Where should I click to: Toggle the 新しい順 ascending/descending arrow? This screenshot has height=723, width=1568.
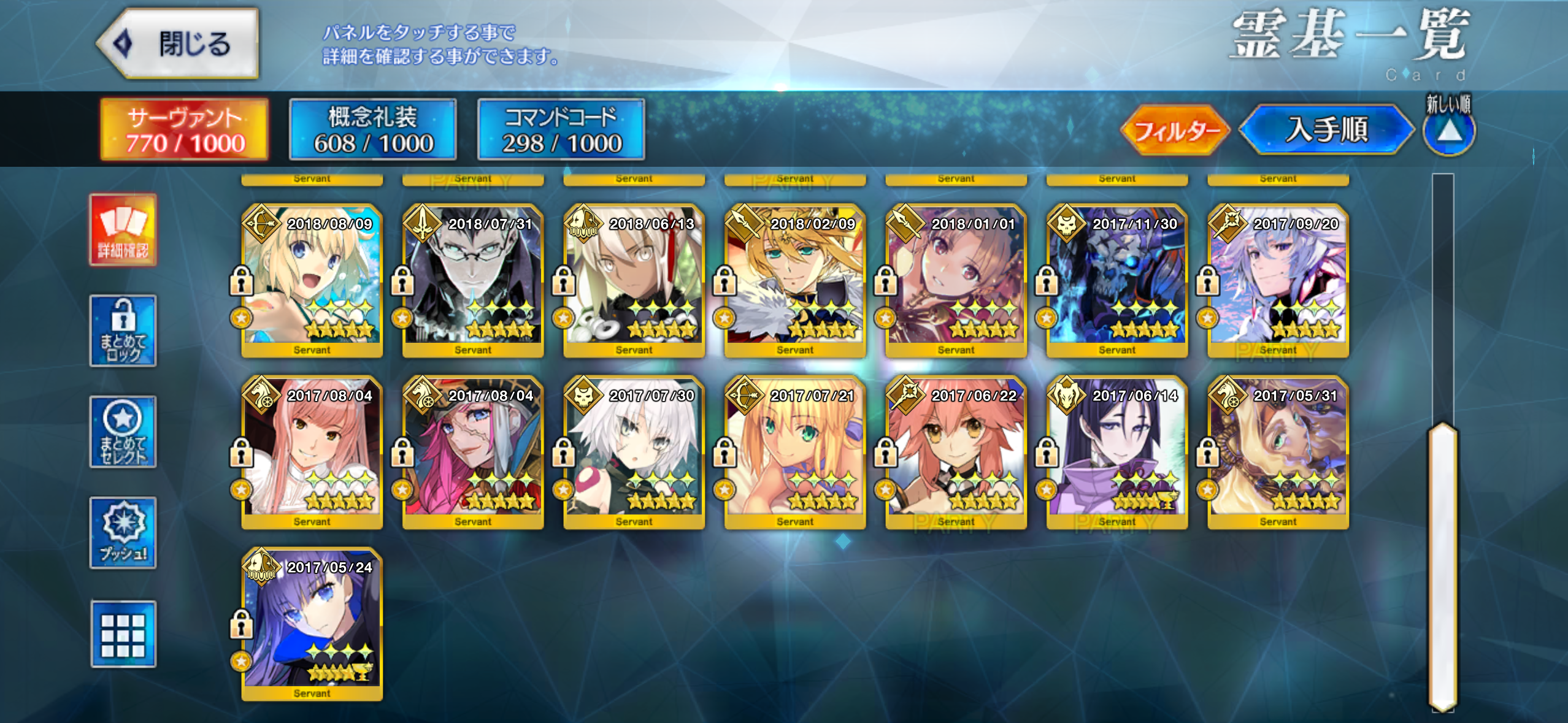click(x=1448, y=131)
